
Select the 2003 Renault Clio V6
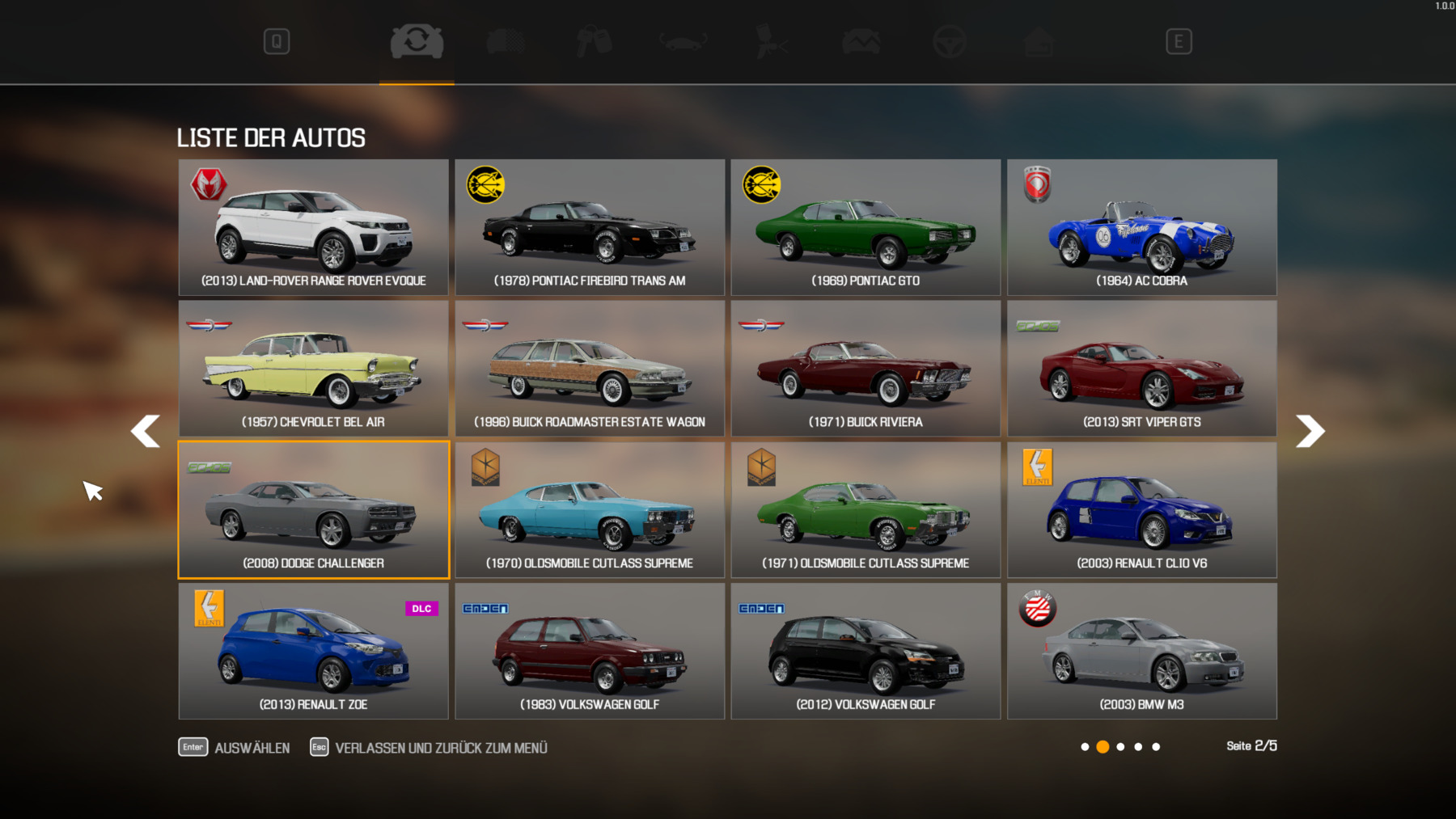(x=1141, y=510)
